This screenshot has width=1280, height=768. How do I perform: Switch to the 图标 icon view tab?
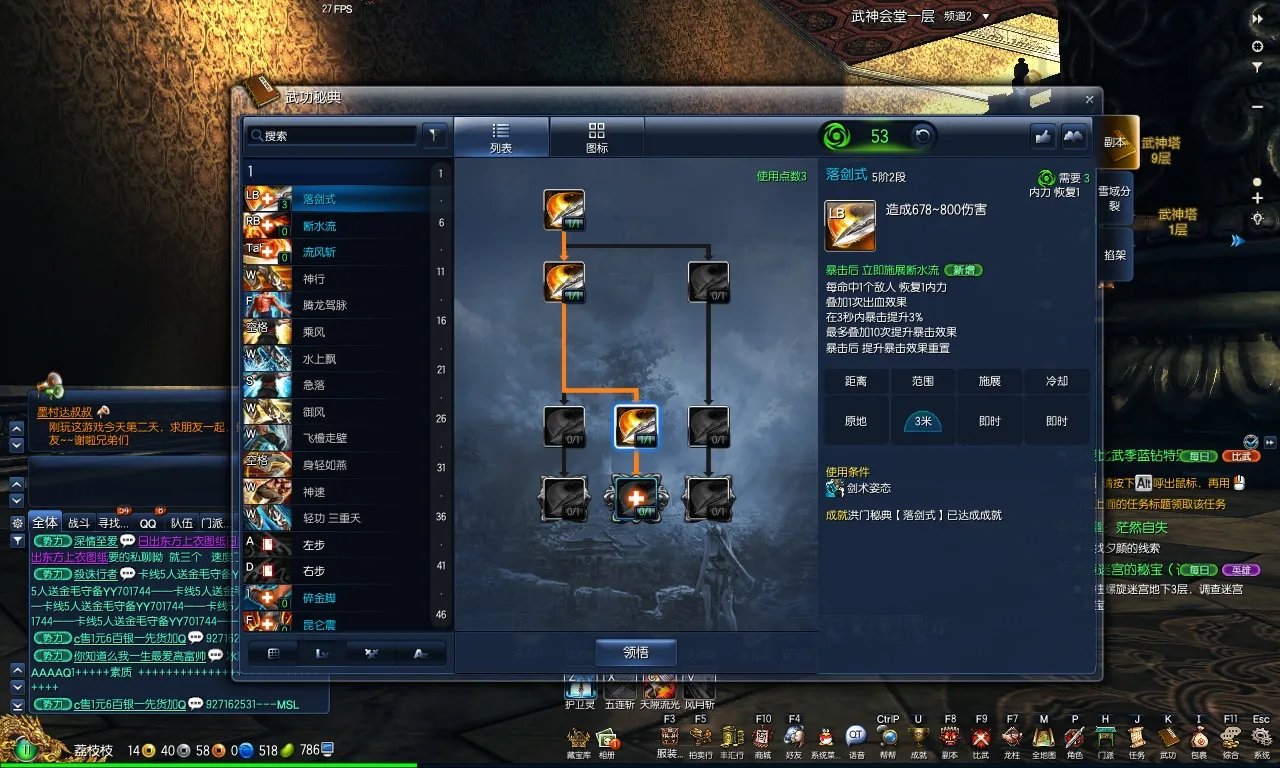pyautogui.click(x=598, y=136)
